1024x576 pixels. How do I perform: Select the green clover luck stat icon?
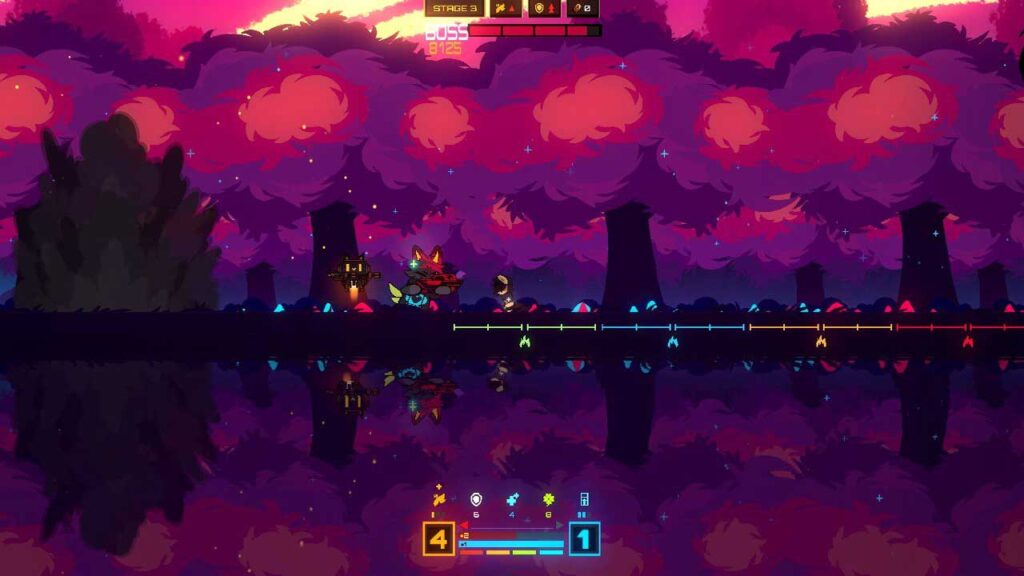pos(548,499)
